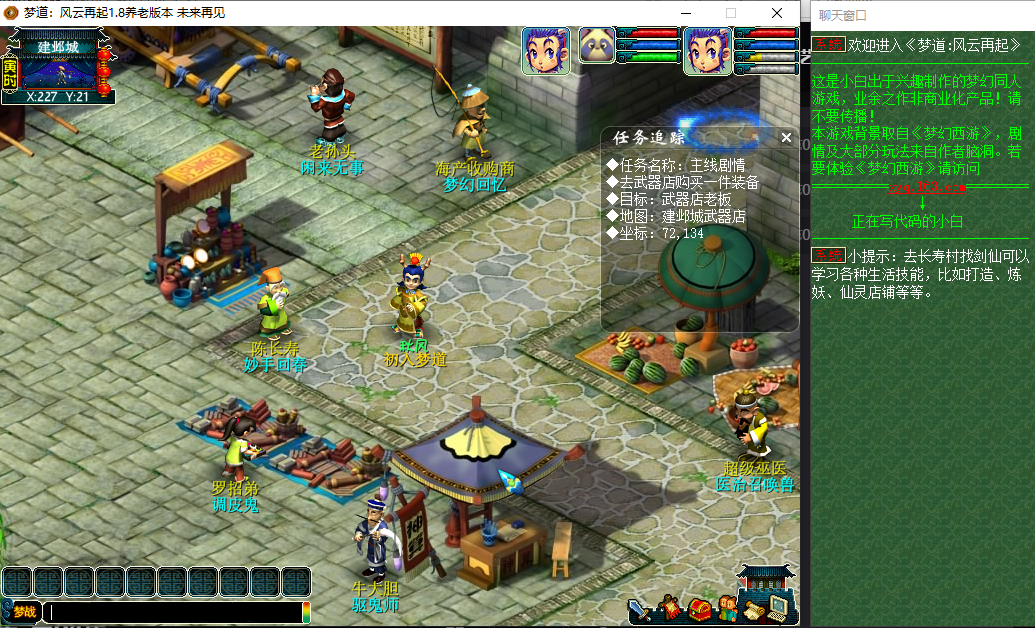The height and width of the screenshot is (628, 1035).
Task: Open the sword attack icon
Action: (x=639, y=608)
